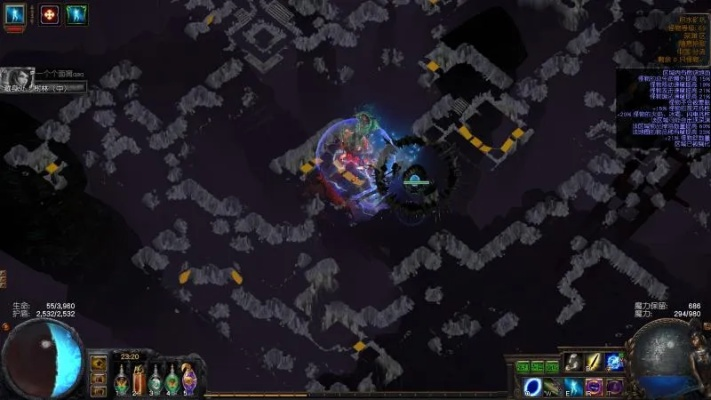Select the green-framed figure buff icon
The width and height of the screenshot is (711, 400).
tap(76, 14)
